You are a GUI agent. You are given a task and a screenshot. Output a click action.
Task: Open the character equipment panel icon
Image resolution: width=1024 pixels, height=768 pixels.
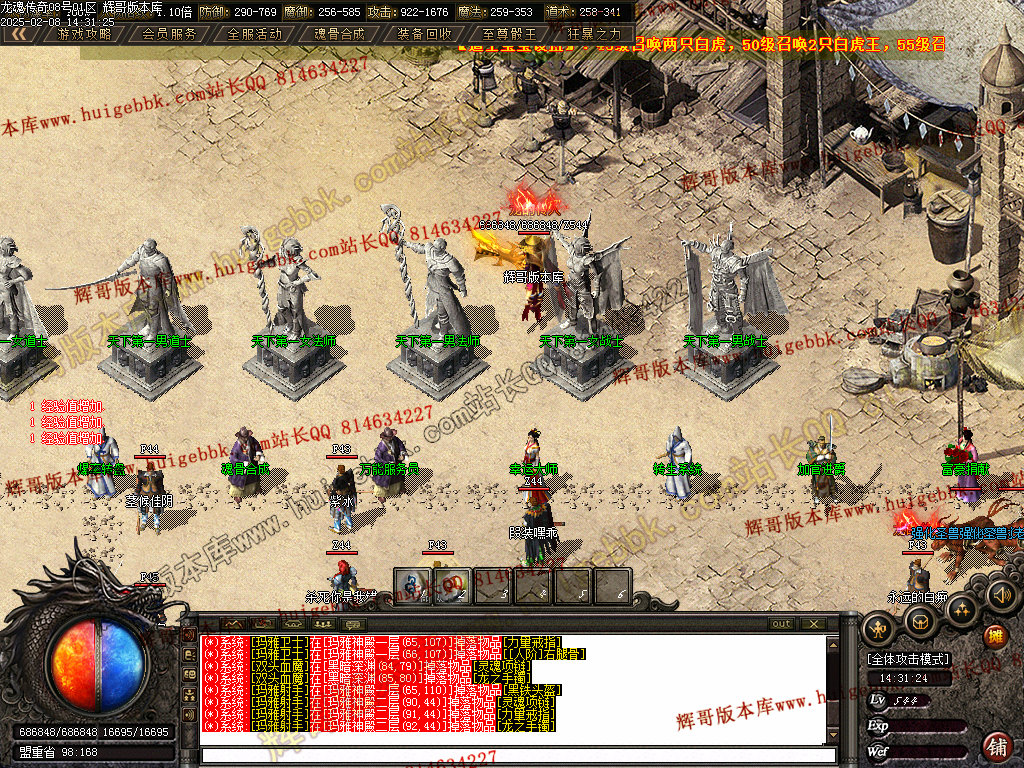[880, 629]
